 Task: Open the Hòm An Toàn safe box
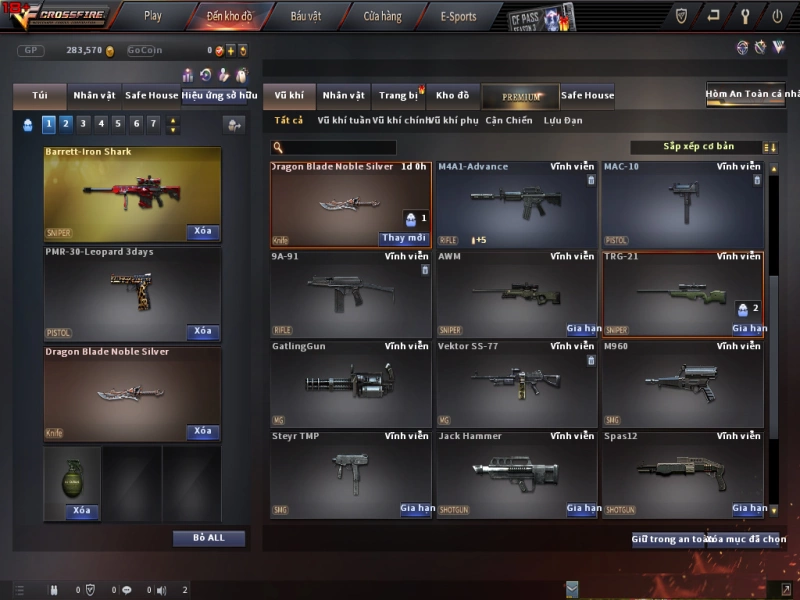(x=752, y=94)
